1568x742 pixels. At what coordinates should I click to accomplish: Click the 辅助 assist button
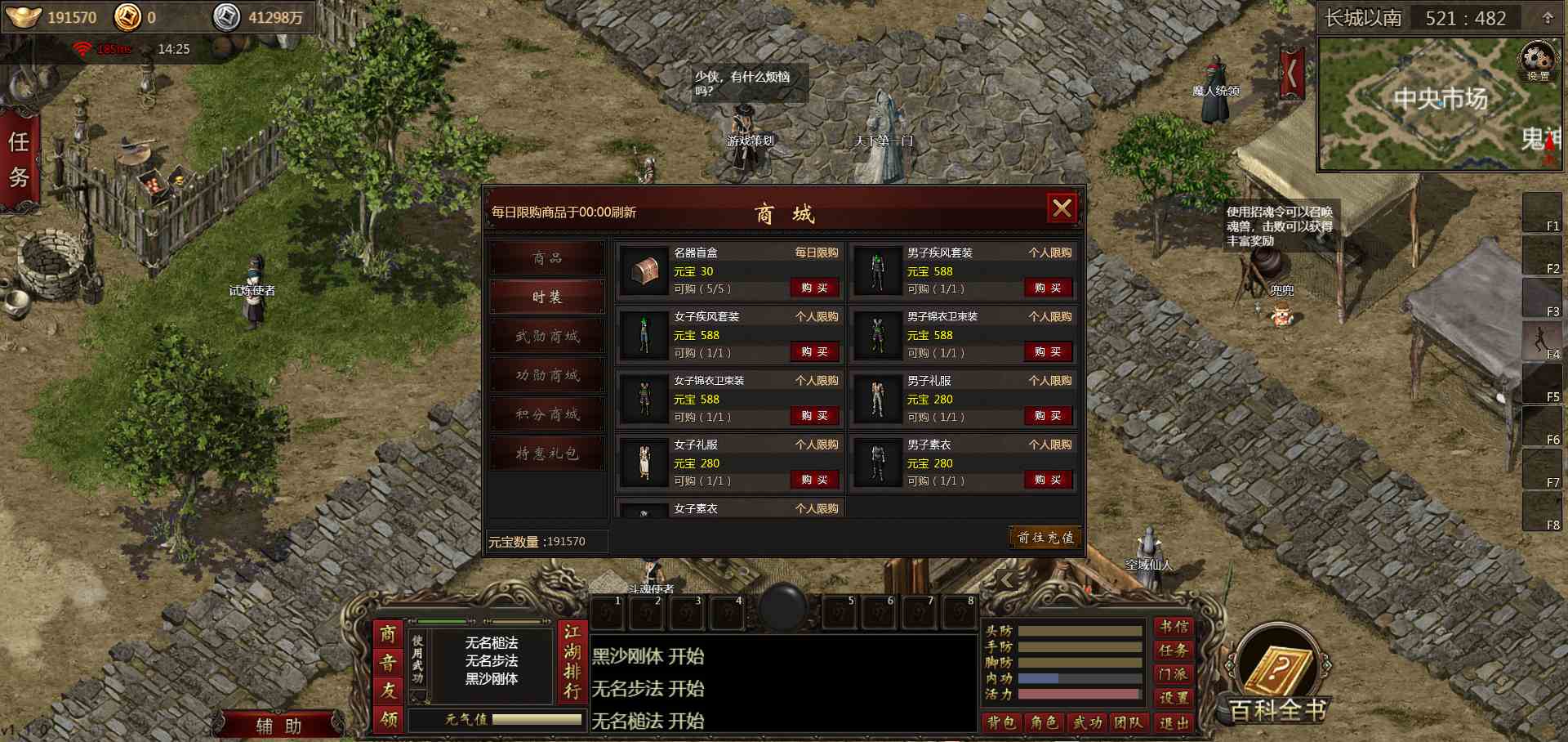(278, 726)
